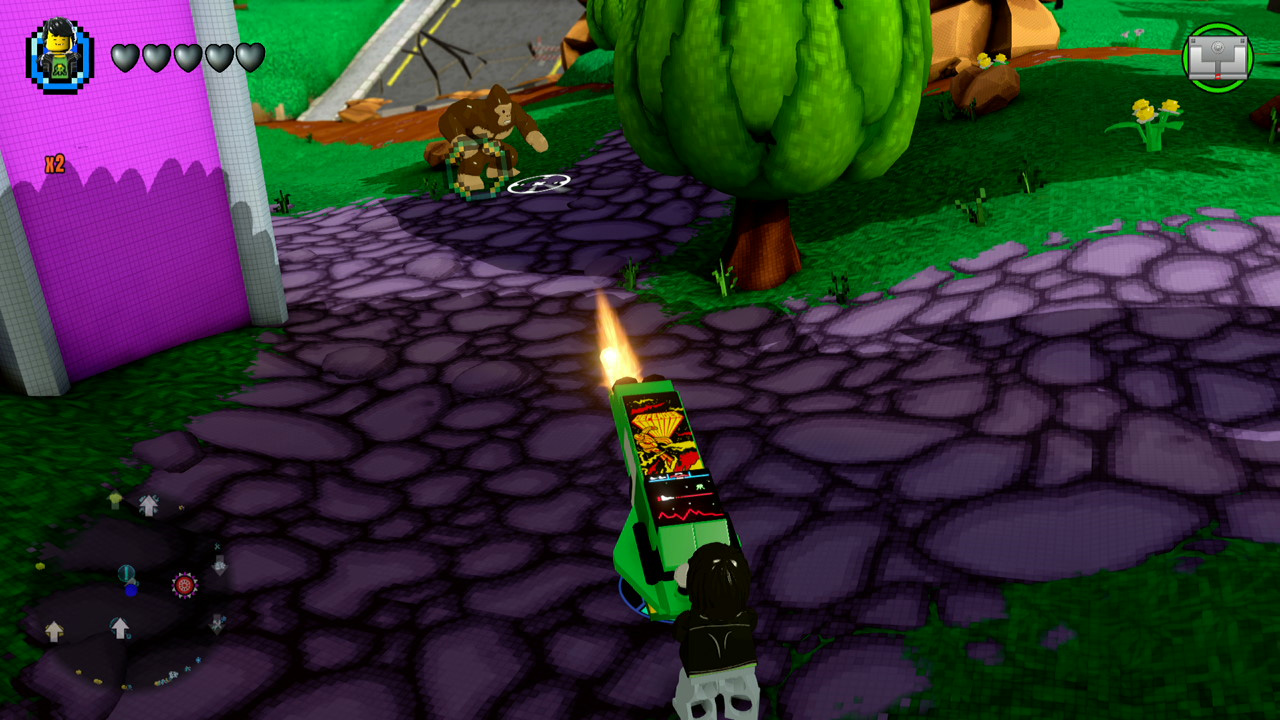Select the blue player dot on the minimap
The image size is (1280, 720).
[131, 589]
